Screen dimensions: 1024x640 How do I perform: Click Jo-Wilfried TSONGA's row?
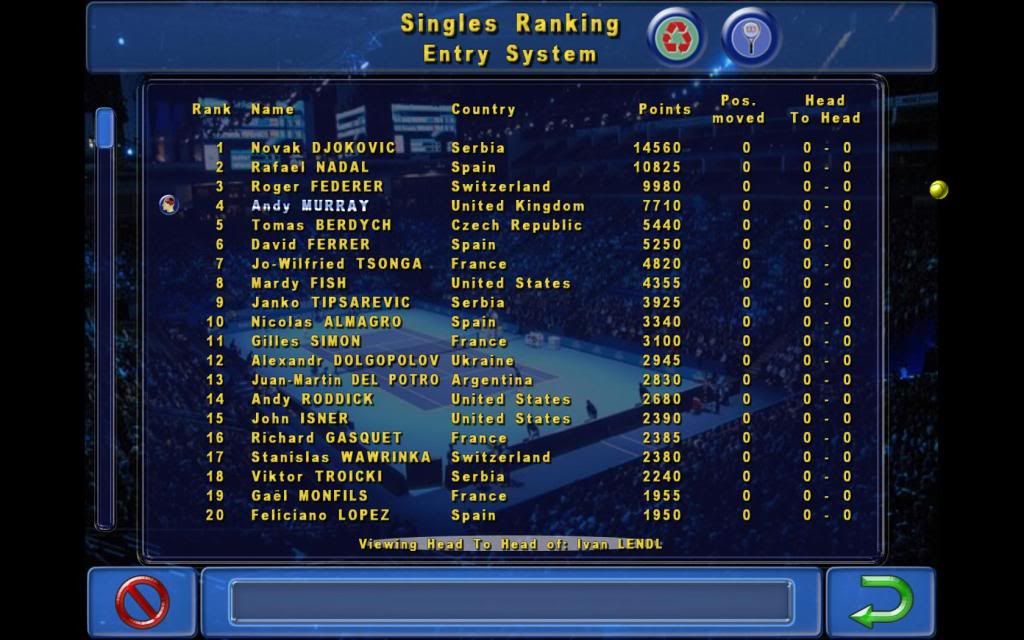336,264
